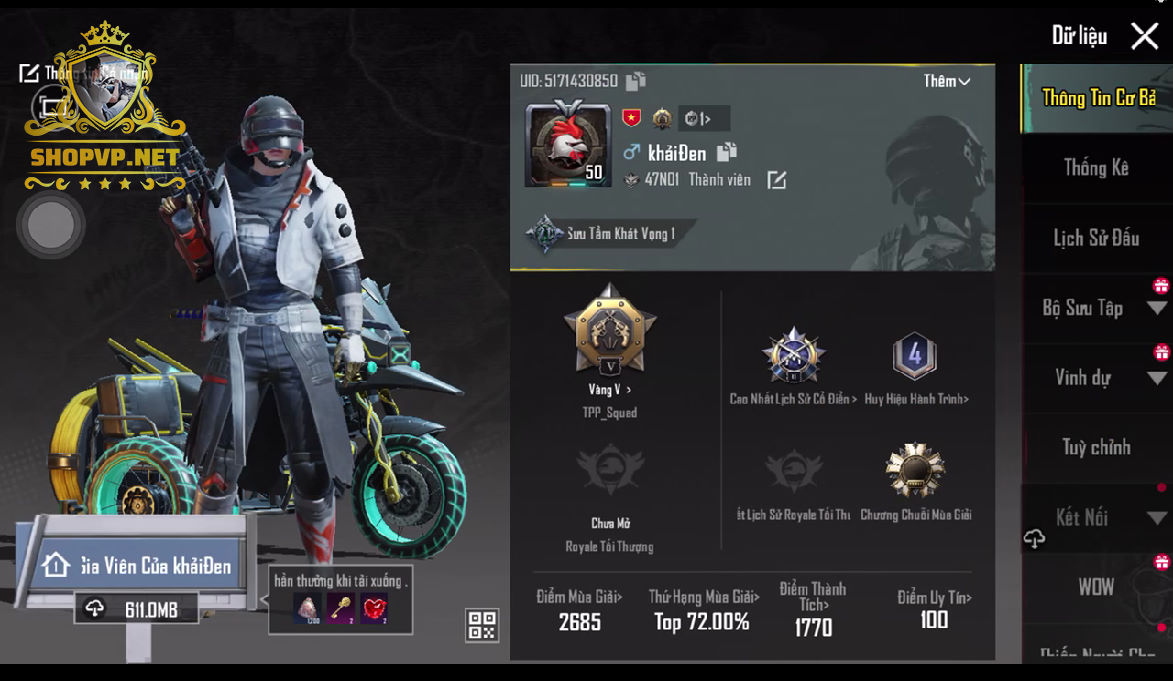Viewport: 1173px width, 681px height.
Task: Switch to the Thống Kê tab
Action: (x=1096, y=168)
